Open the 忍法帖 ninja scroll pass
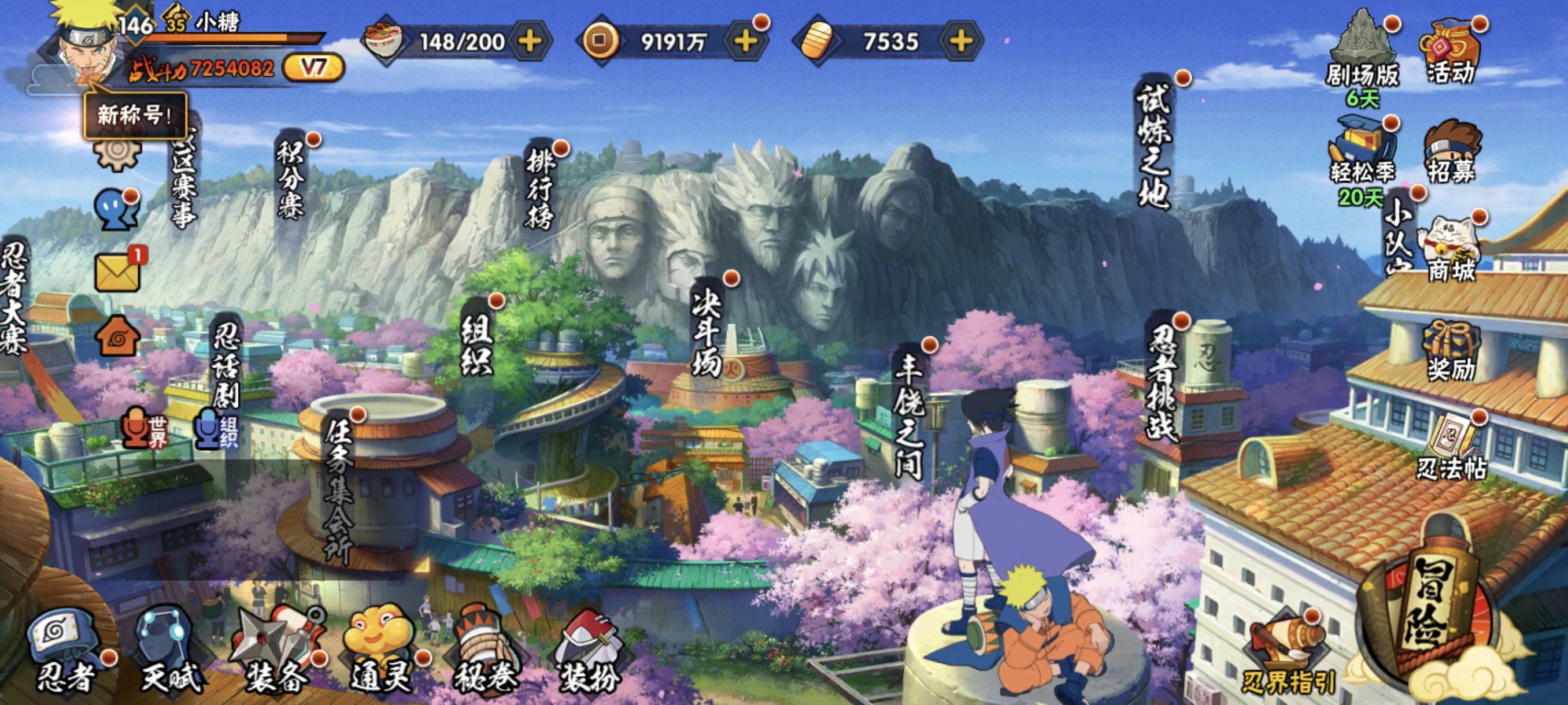 pos(1452,449)
